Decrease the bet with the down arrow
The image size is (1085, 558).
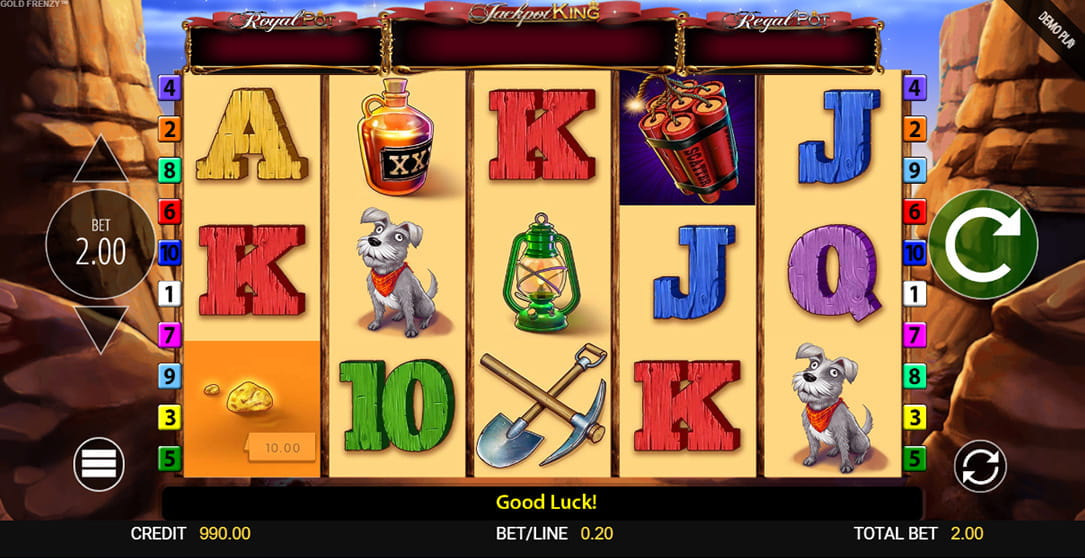(x=100, y=328)
